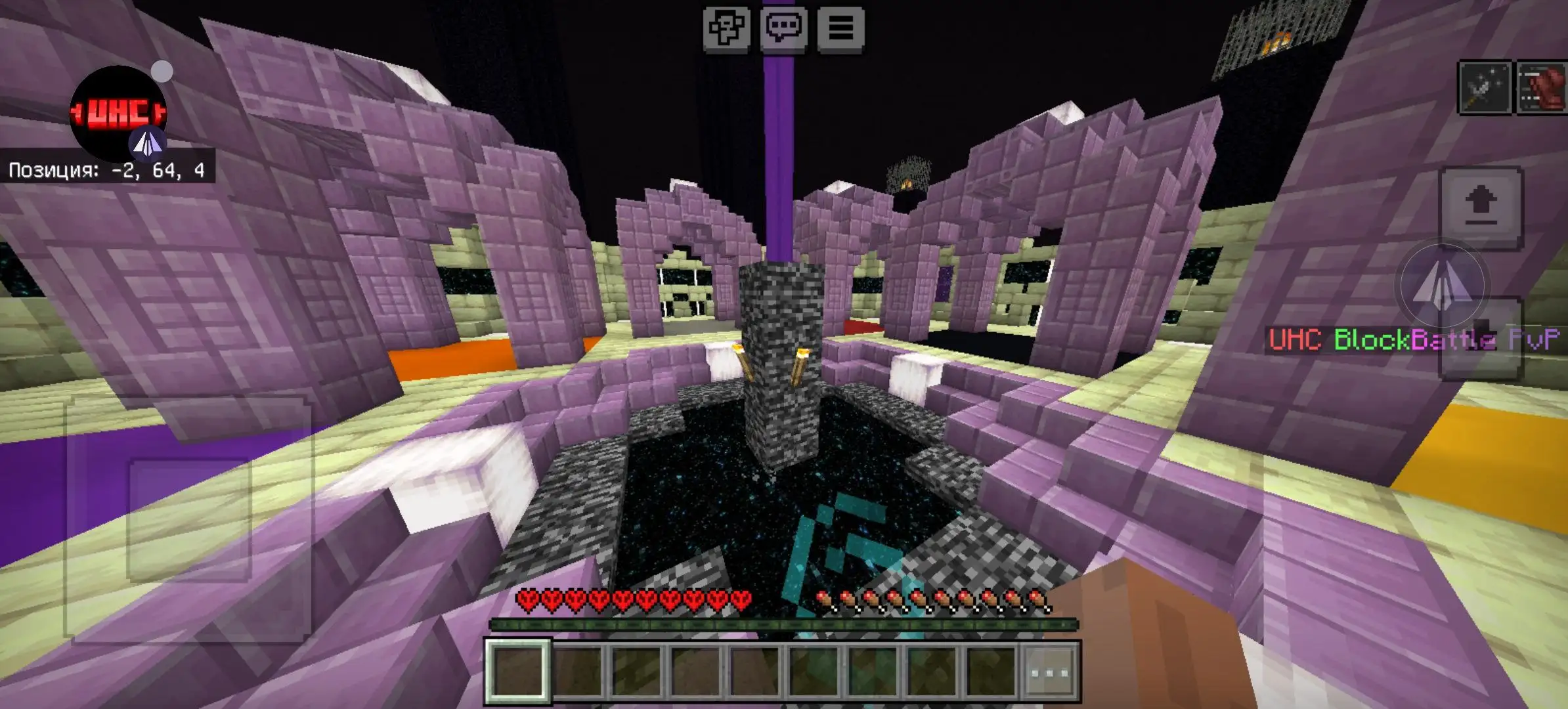
Task: Select the sparkling wand item icon
Action: (1485, 88)
